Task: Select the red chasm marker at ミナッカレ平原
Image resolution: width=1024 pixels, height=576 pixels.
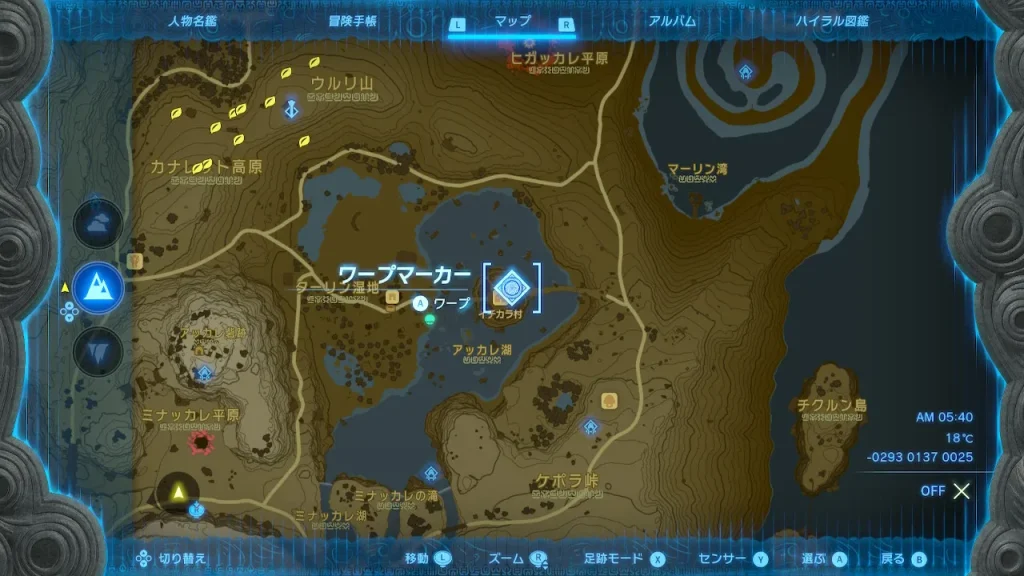Action: pyautogui.click(x=204, y=441)
